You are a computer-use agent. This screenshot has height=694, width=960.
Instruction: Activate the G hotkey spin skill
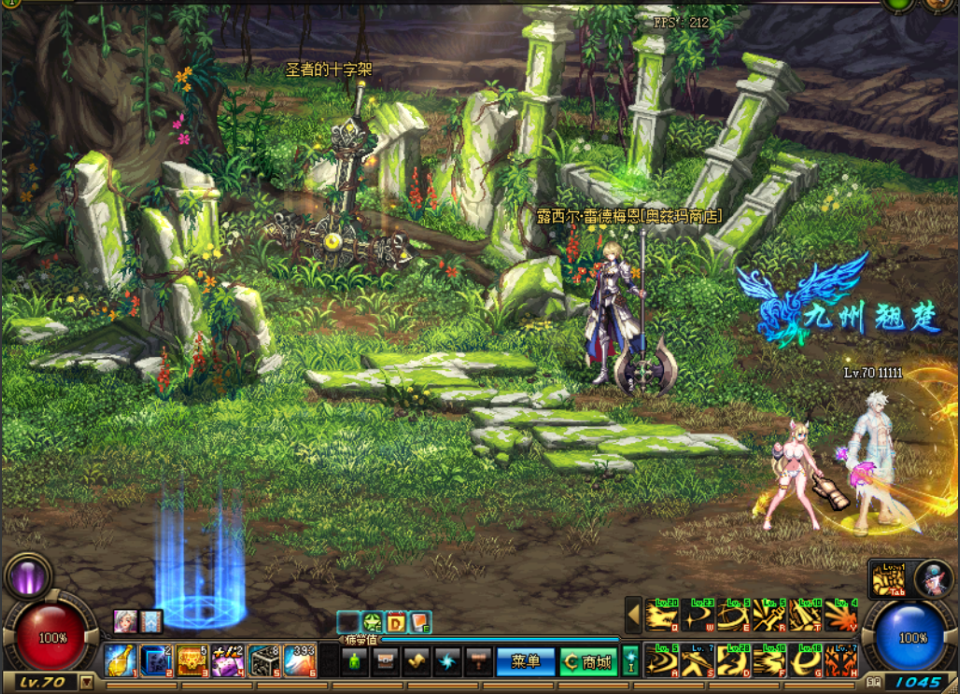(806, 660)
